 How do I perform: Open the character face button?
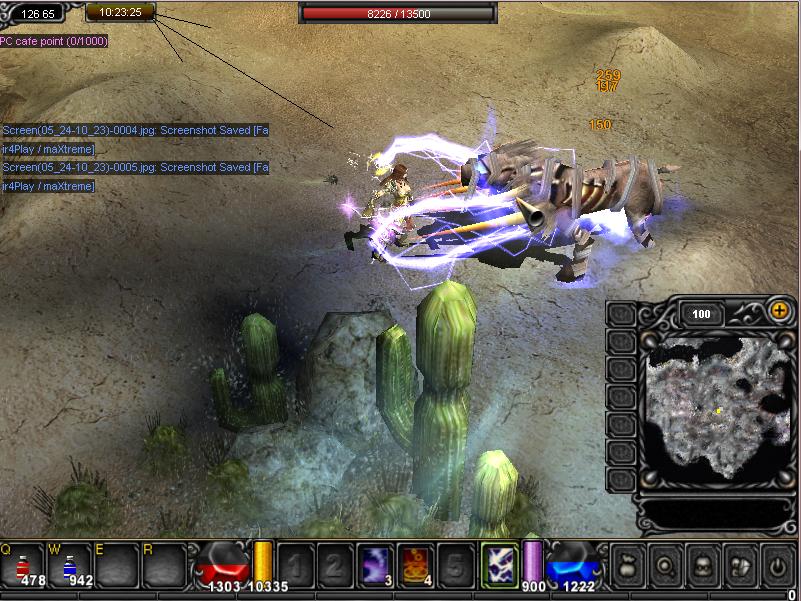tap(701, 564)
